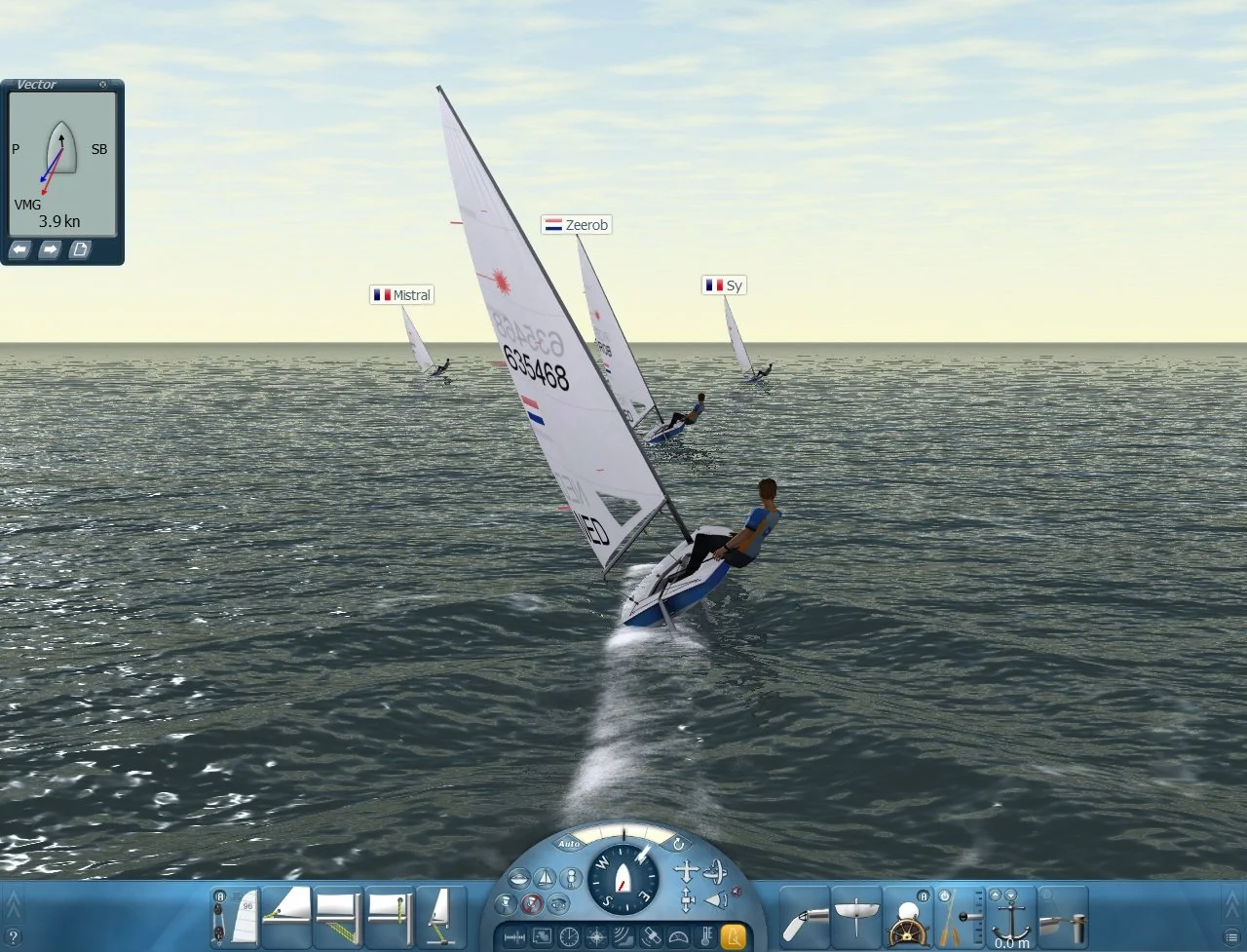Toggle the Auto steering button

(x=569, y=844)
